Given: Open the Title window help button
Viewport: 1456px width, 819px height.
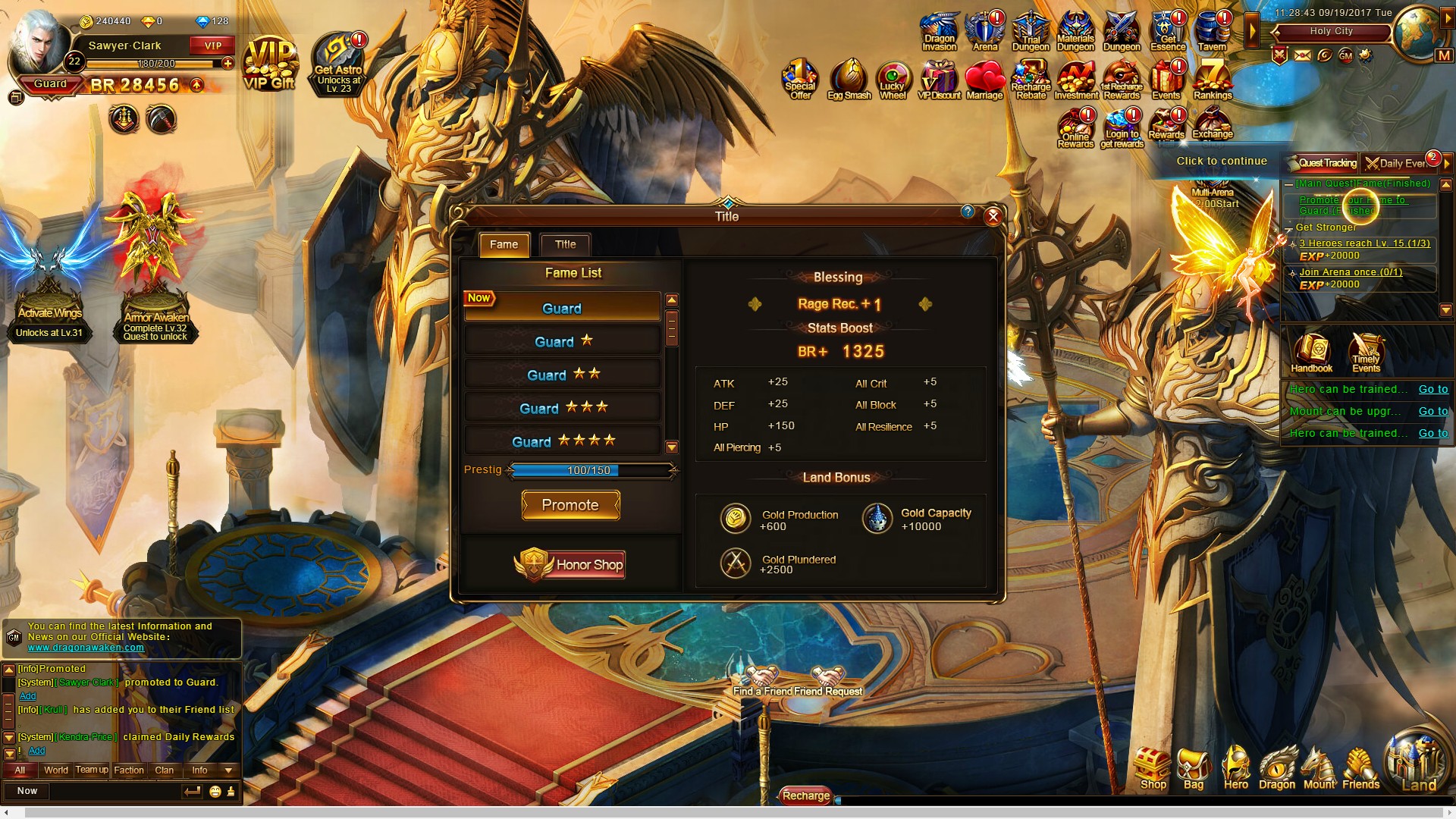Looking at the screenshot, I should click(968, 212).
